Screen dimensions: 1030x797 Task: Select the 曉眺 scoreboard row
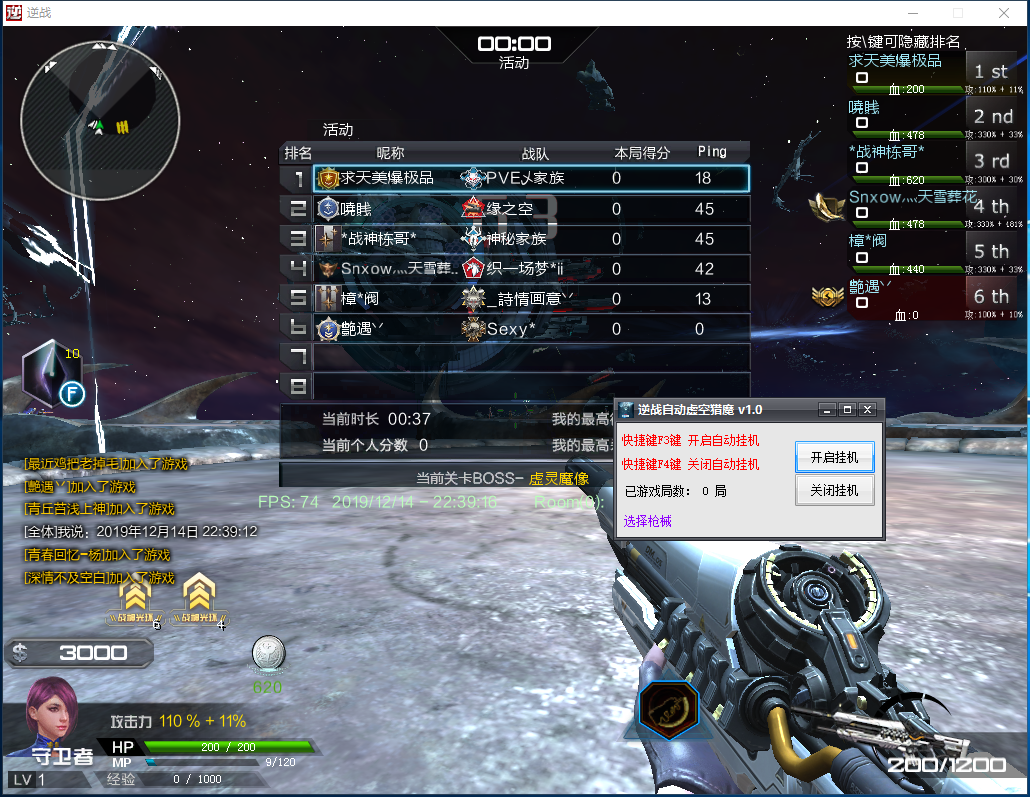tap(530, 209)
